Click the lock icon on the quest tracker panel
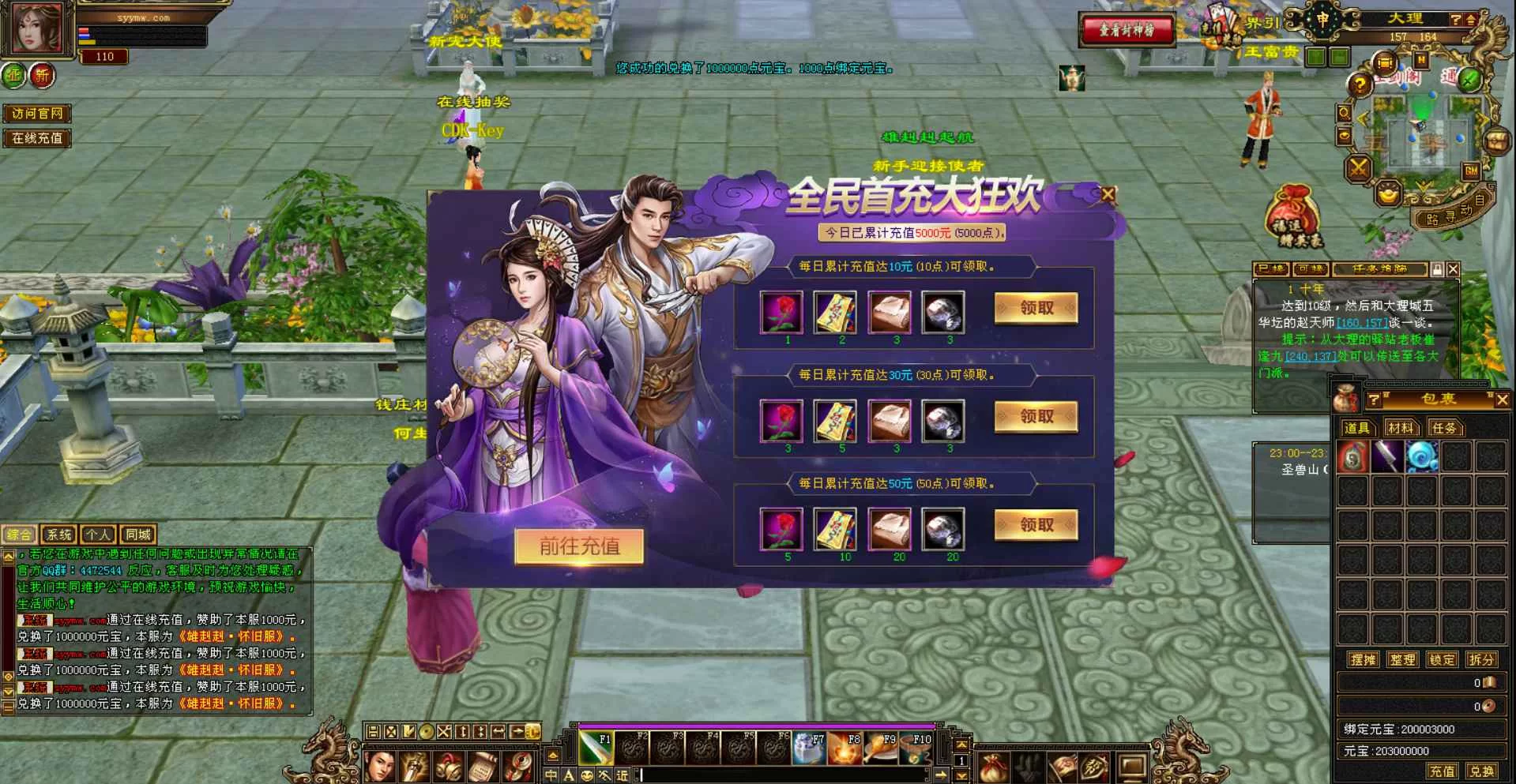This screenshot has height=784, width=1516. [x=1436, y=270]
